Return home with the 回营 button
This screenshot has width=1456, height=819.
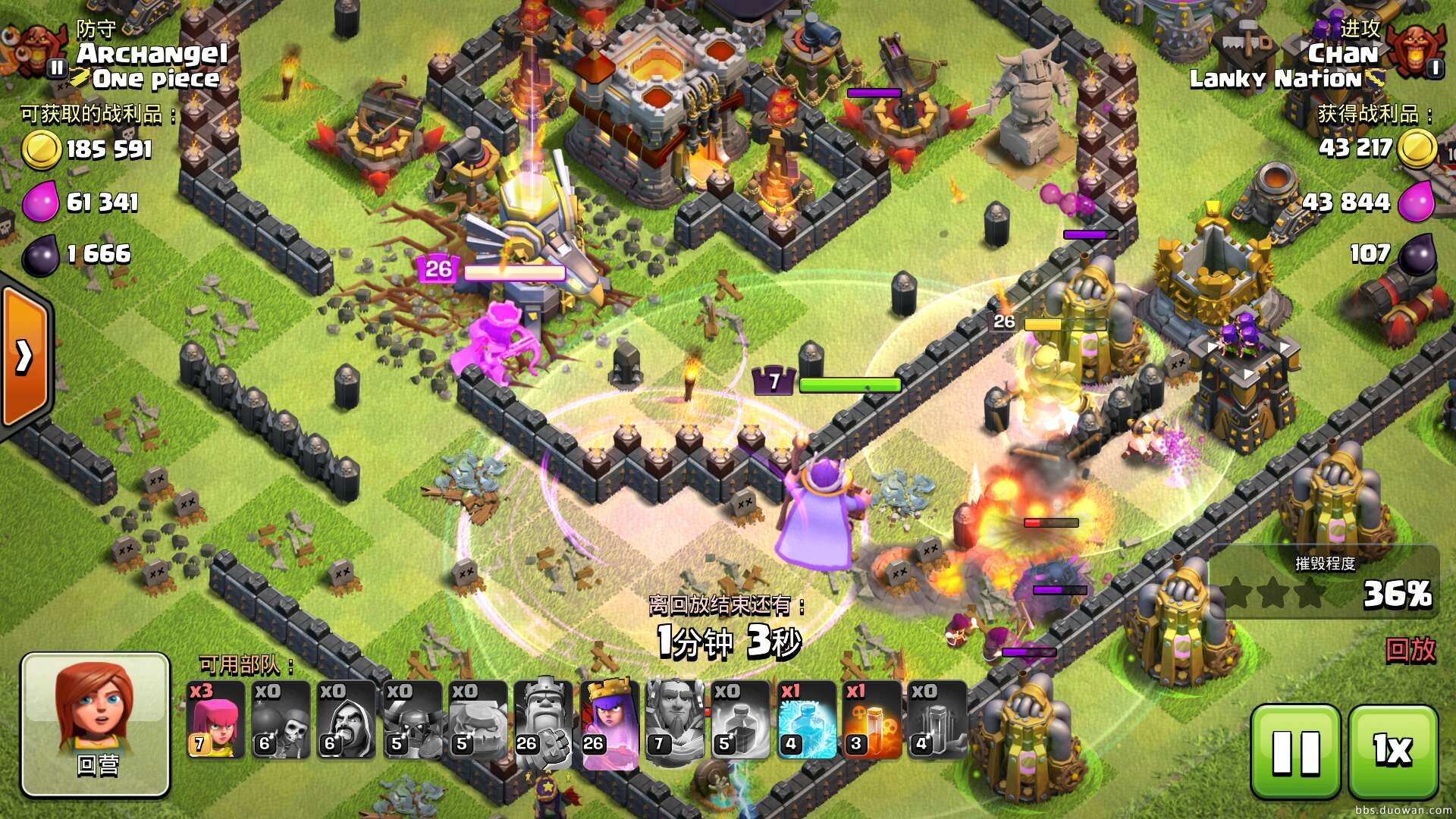tap(96, 724)
